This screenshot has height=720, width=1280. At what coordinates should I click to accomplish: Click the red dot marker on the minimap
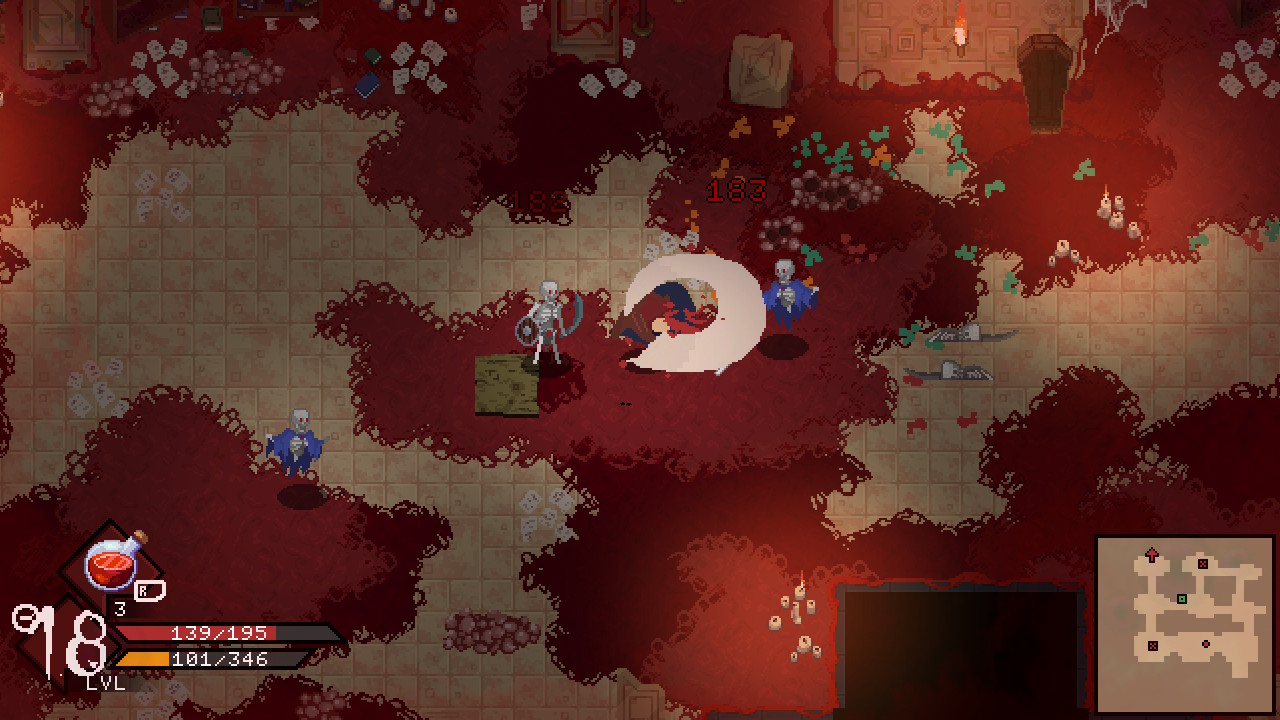(1205, 644)
